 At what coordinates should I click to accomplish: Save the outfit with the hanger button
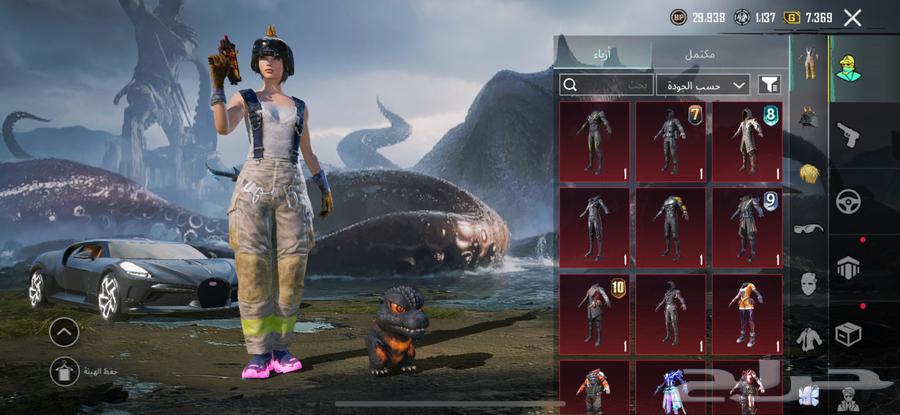click(x=63, y=372)
